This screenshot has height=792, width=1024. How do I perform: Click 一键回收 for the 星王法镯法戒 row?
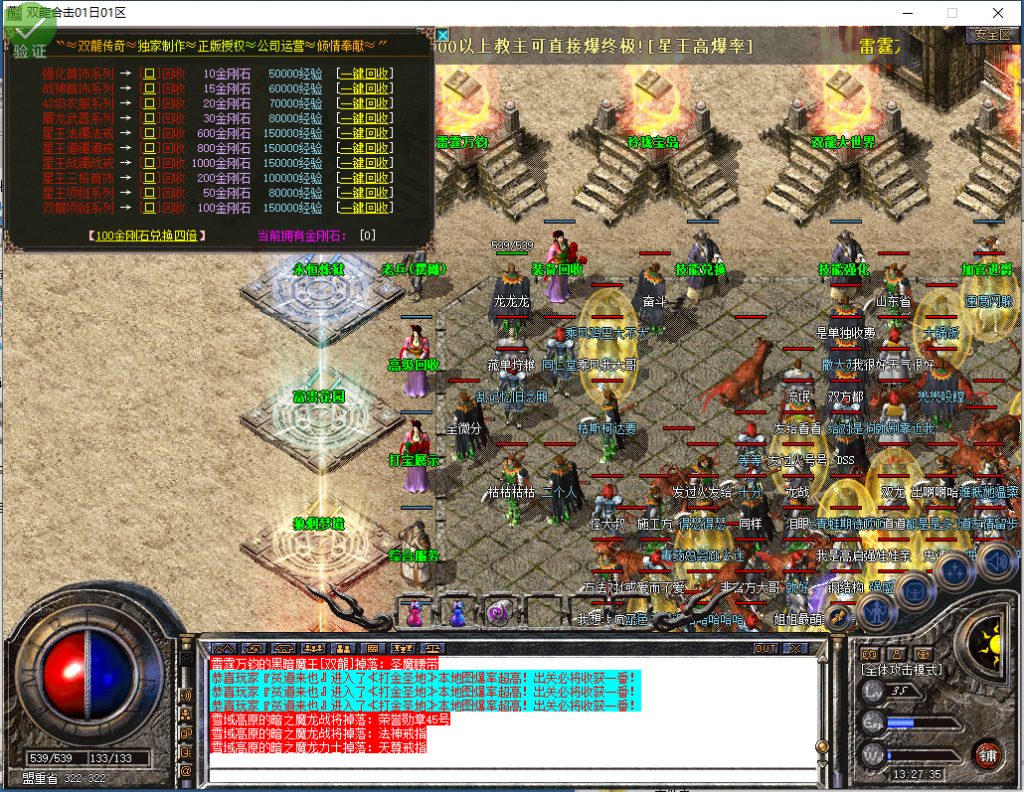tap(365, 133)
